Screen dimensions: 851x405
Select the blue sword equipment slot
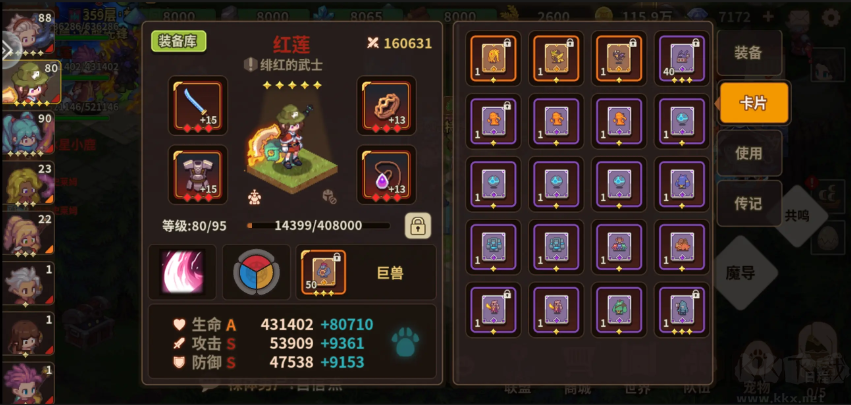pos(197,106)
